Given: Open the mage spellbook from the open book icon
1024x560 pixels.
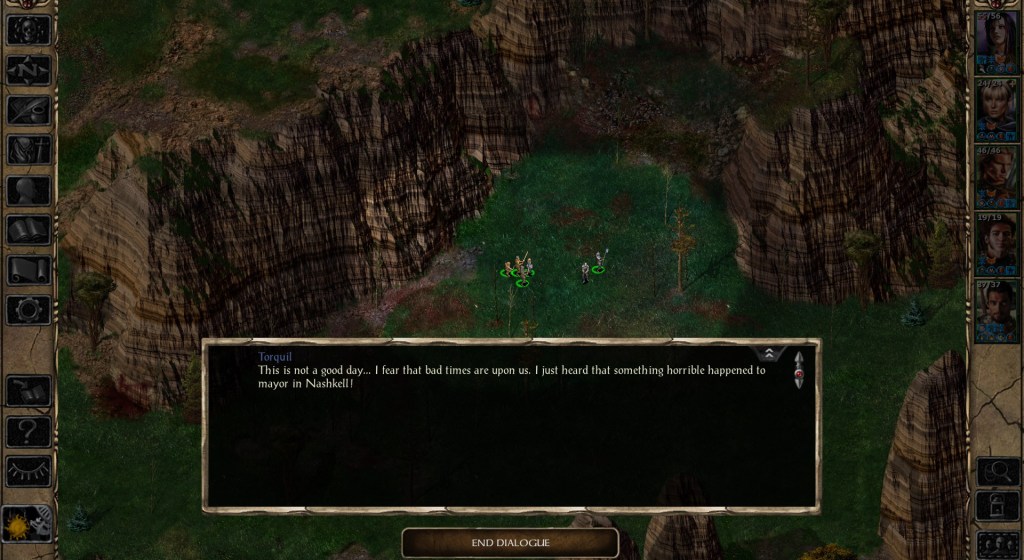Looking at the screenshot, I should (x=28, y=230).
